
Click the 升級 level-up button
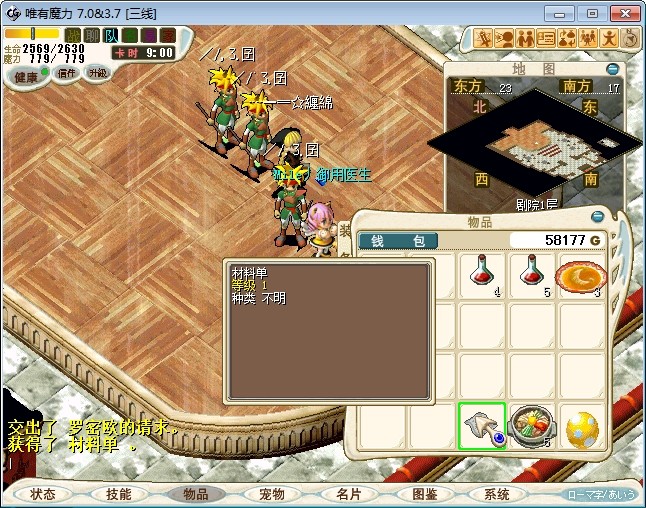98,73
